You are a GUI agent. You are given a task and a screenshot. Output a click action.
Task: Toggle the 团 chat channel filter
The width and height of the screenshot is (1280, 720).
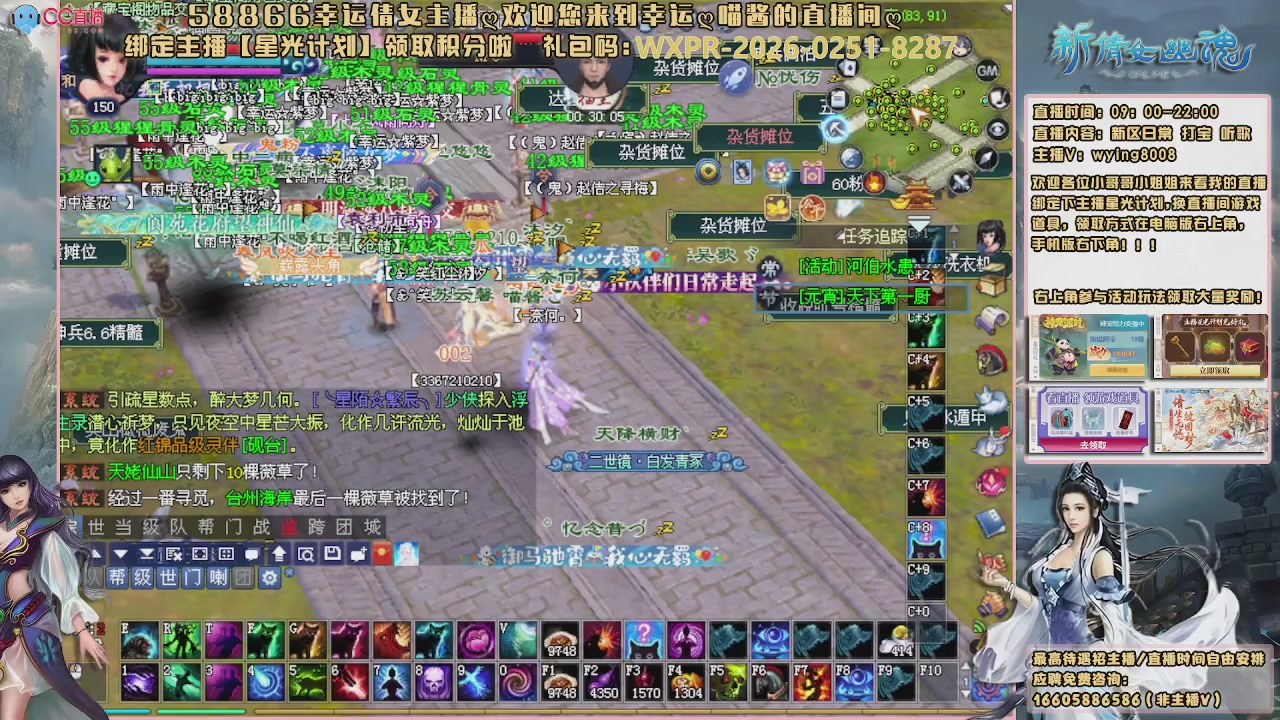pos(243,577)
